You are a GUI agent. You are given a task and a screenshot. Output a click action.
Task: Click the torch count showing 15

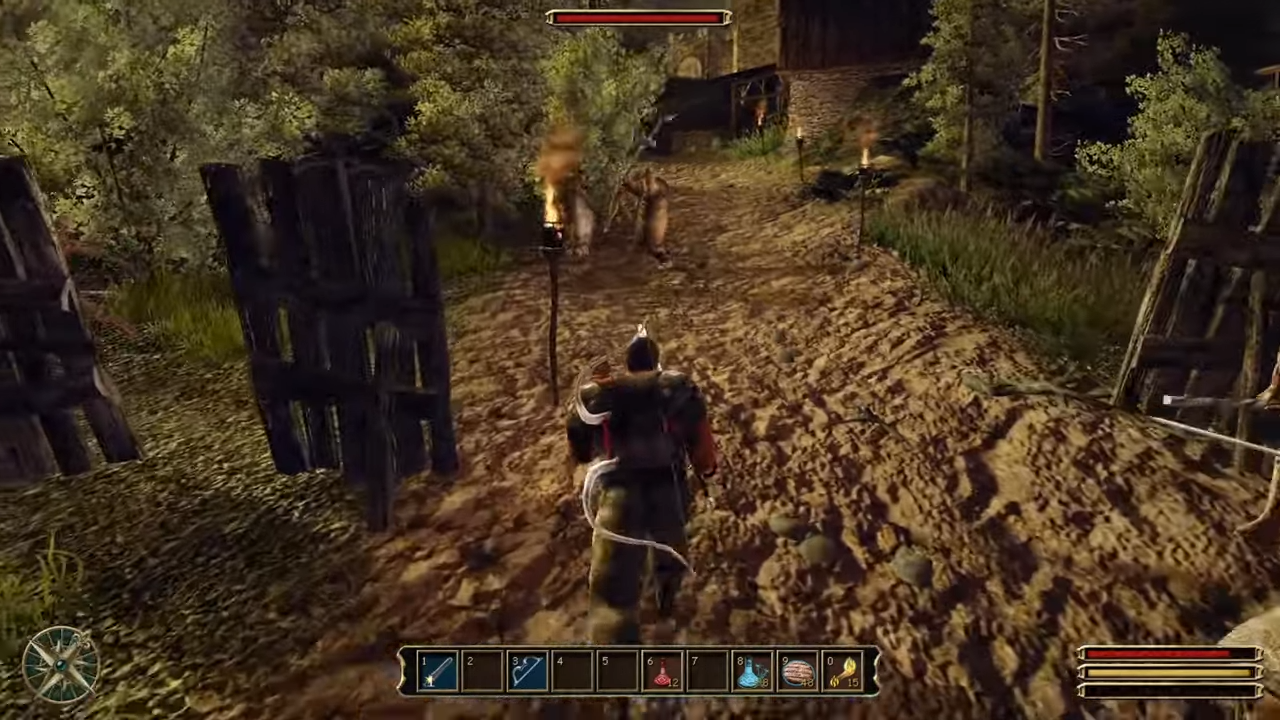click(x=851, y=680)
